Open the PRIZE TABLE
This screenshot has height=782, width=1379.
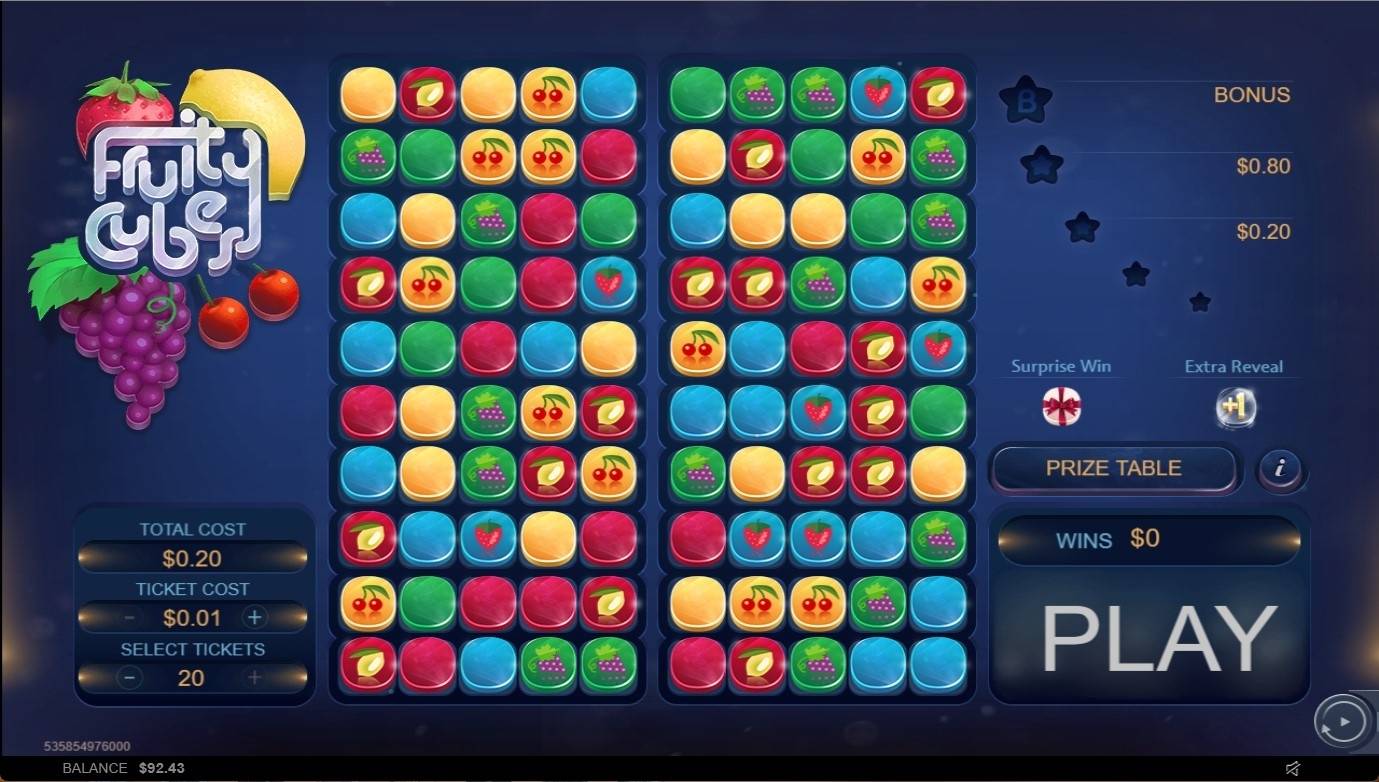[x=1114, y=468]
